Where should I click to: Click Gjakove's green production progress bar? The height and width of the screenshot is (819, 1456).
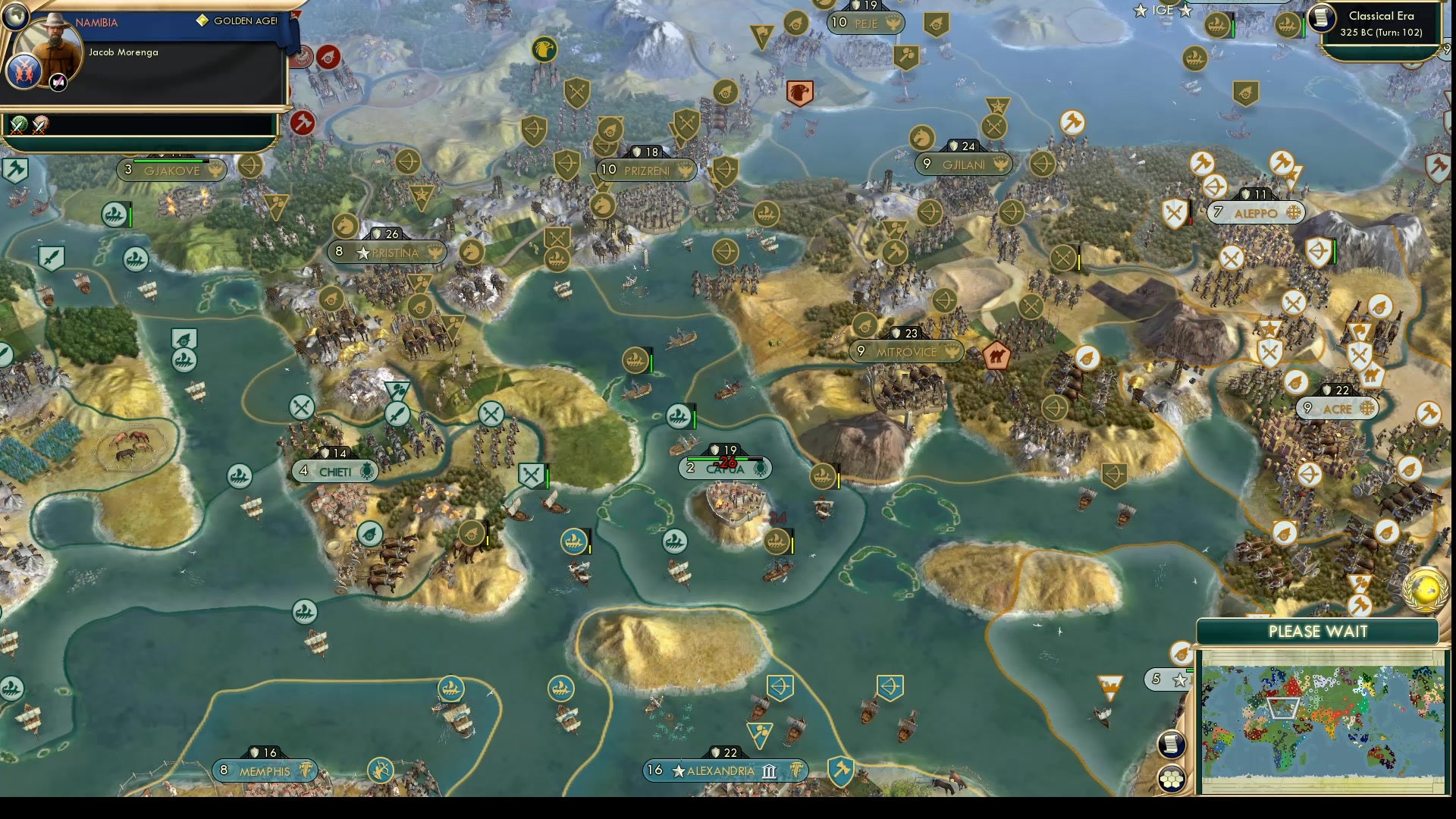click(x=168, y=161)
